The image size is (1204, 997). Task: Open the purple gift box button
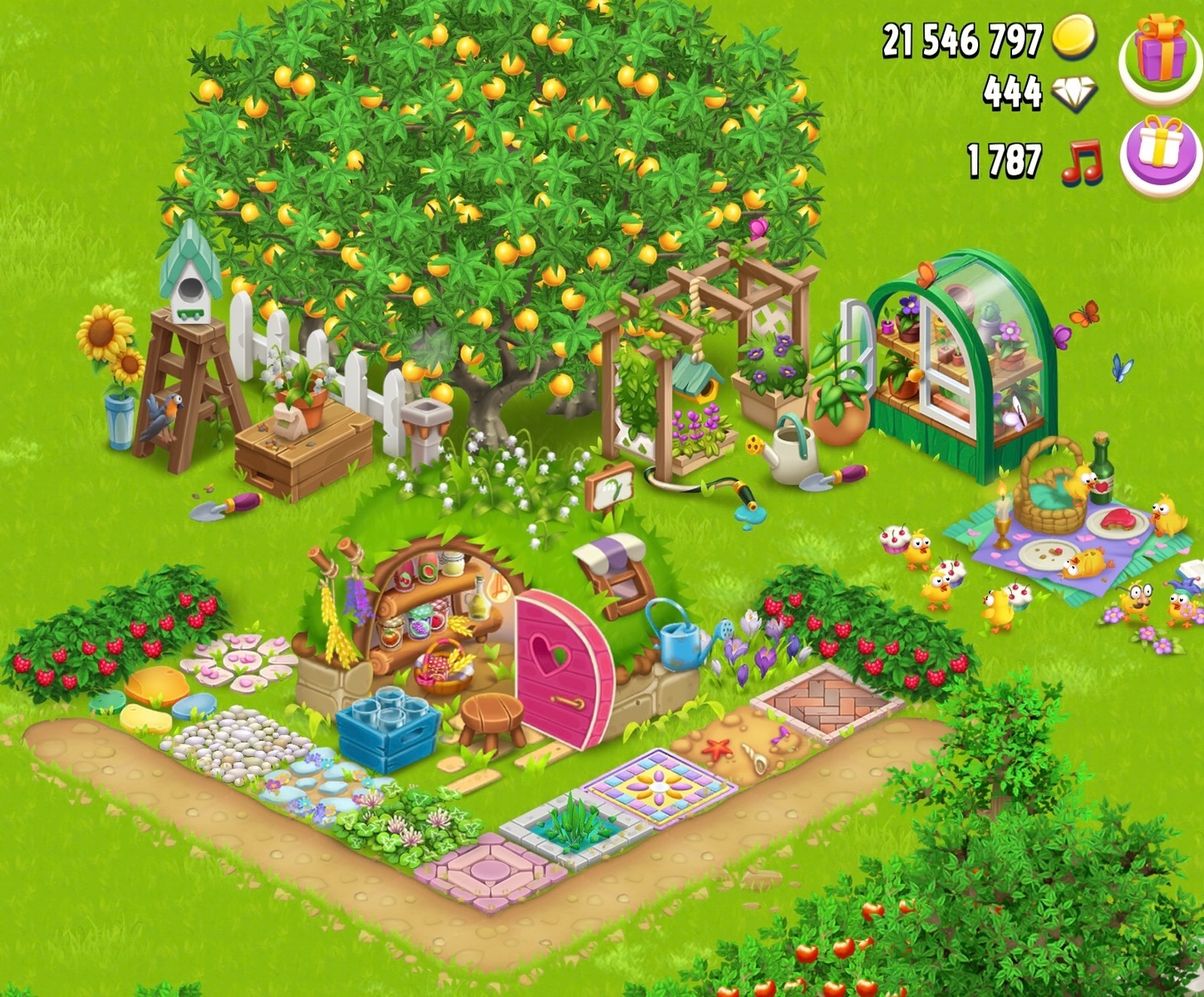pos(1161,50)
